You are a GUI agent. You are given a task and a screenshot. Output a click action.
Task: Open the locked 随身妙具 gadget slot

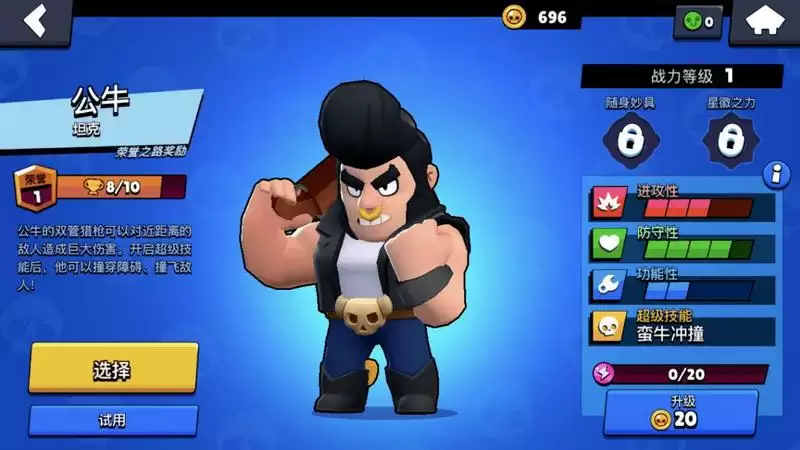pos(629,139)
